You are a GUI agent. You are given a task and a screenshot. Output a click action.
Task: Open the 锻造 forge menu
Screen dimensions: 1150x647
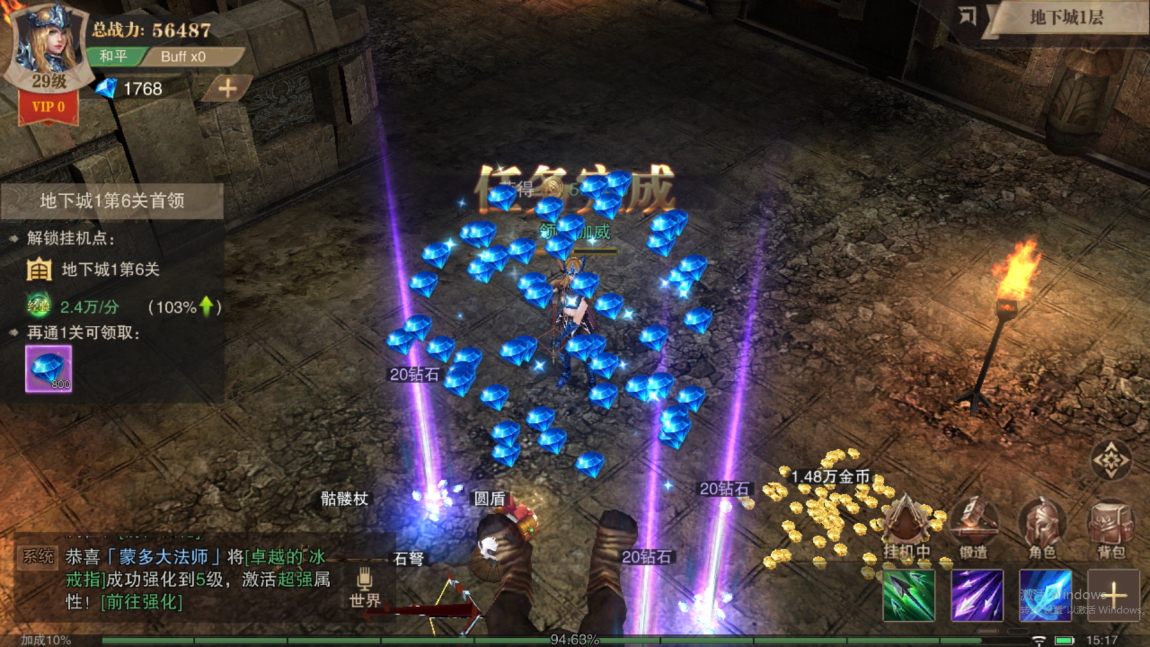(974, 527)
